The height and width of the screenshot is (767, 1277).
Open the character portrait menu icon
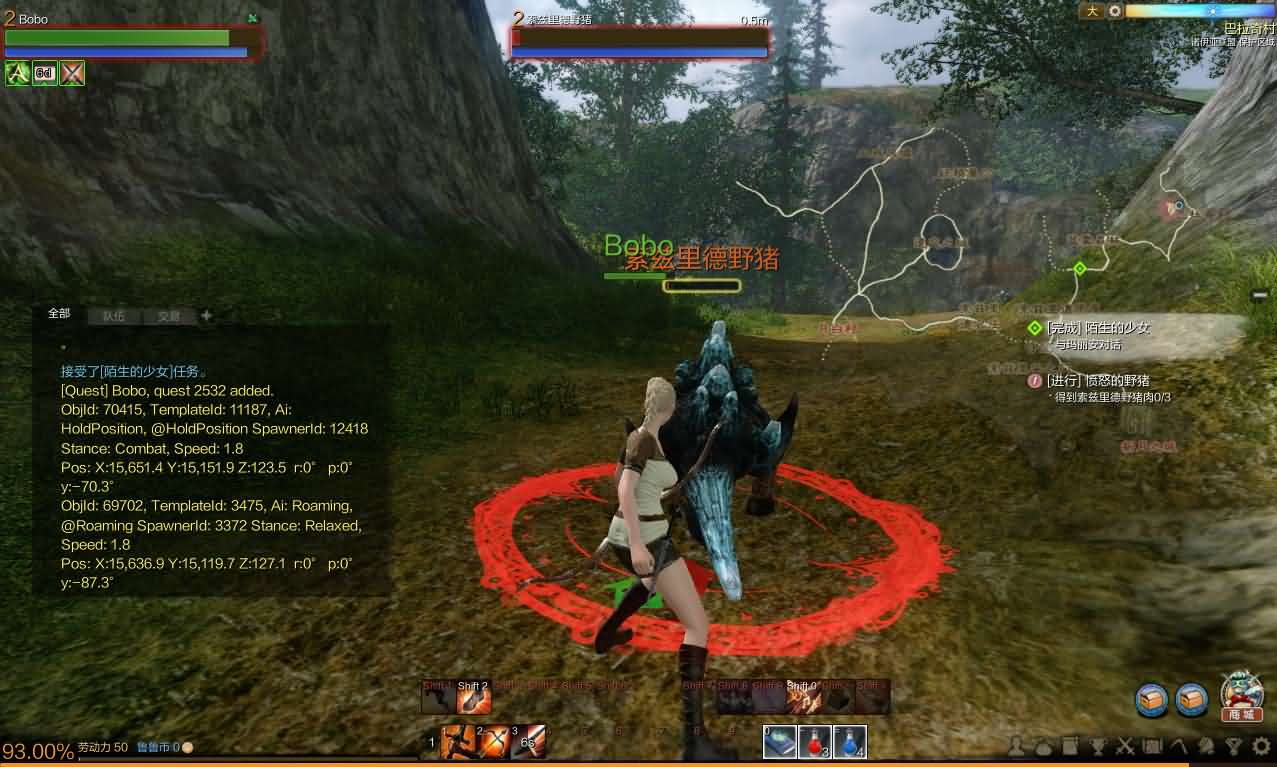coord(1018,746)
